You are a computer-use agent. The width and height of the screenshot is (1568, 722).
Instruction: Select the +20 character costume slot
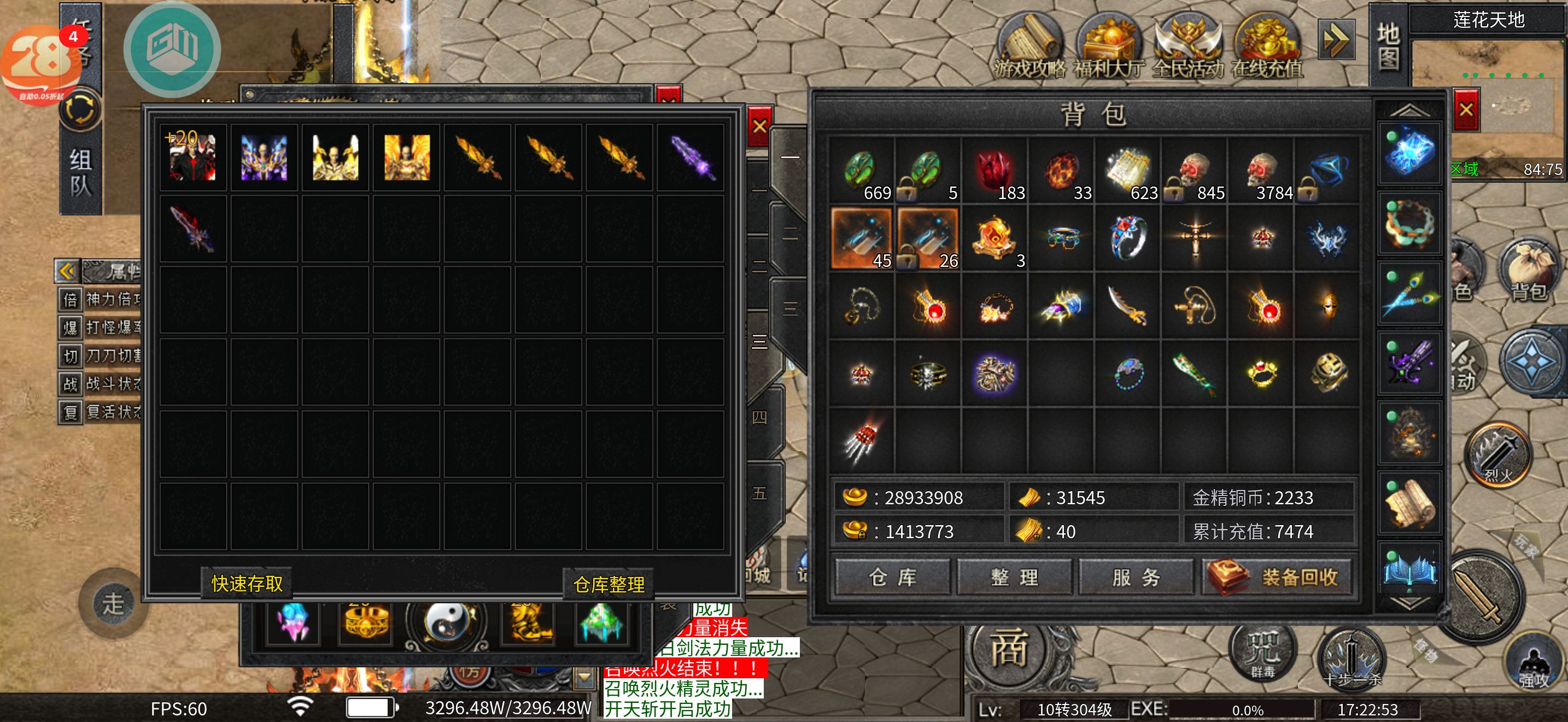click(192, 158)
